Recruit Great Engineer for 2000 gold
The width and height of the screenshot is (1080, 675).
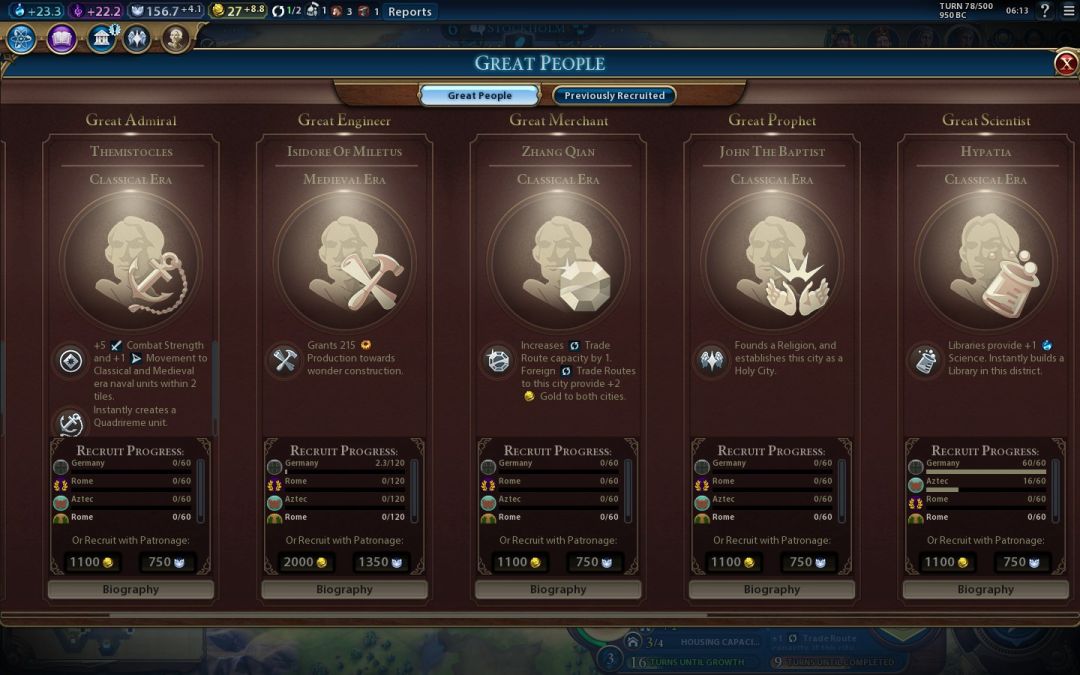click(305, 562)
